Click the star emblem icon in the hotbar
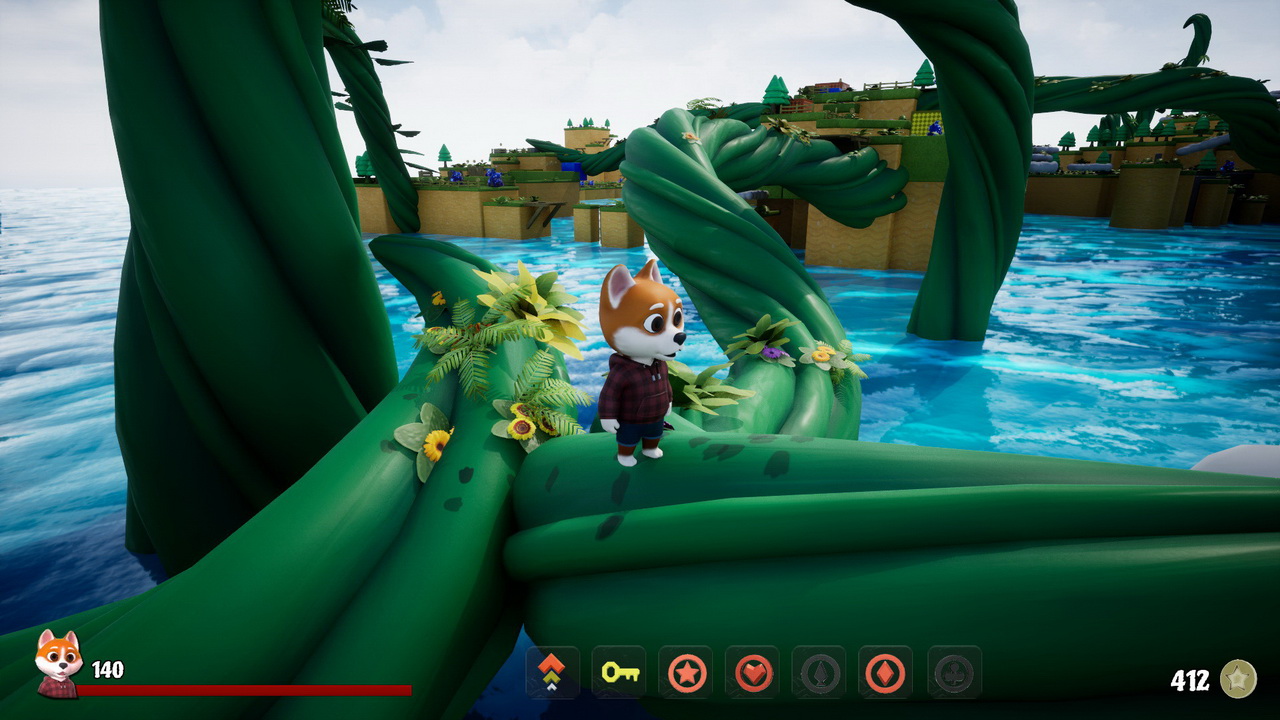This screenshot has width=1280, height=720. 686,675
